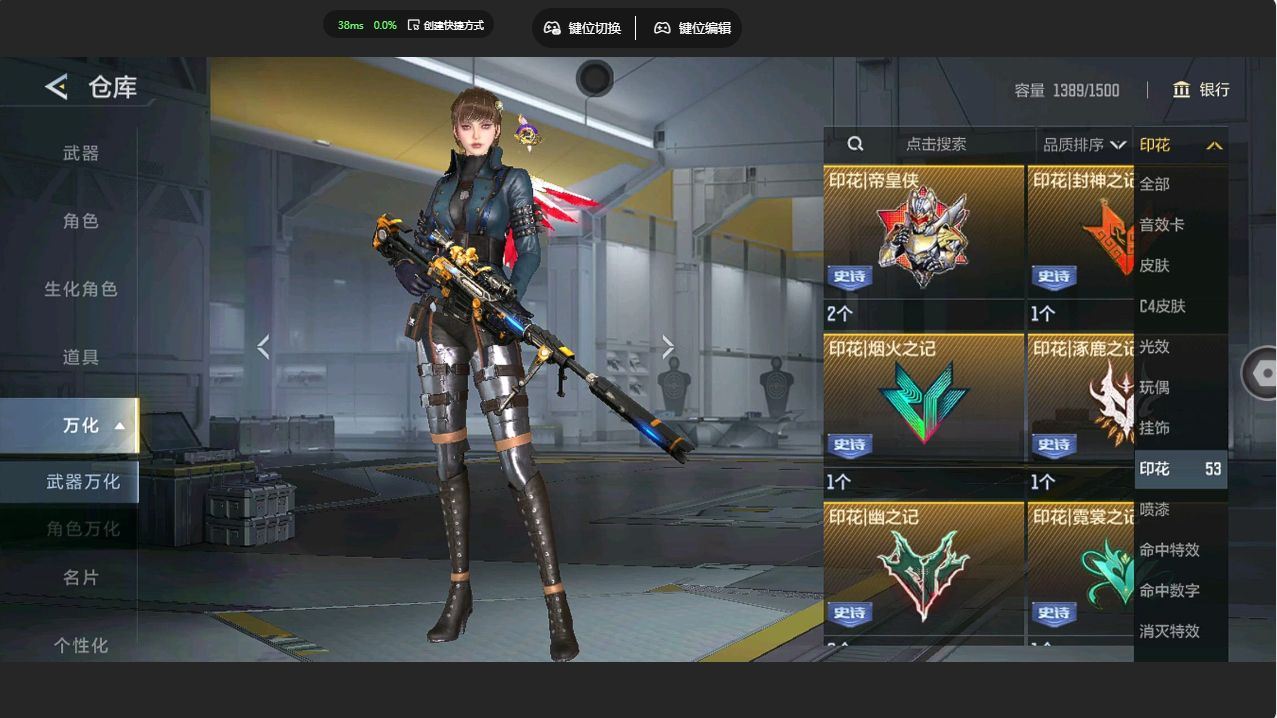The image size is (1277, 718).
Task: Filter by 挂饰 in the dropdown
Action: pyautogui.click(x=1155, y=428)
